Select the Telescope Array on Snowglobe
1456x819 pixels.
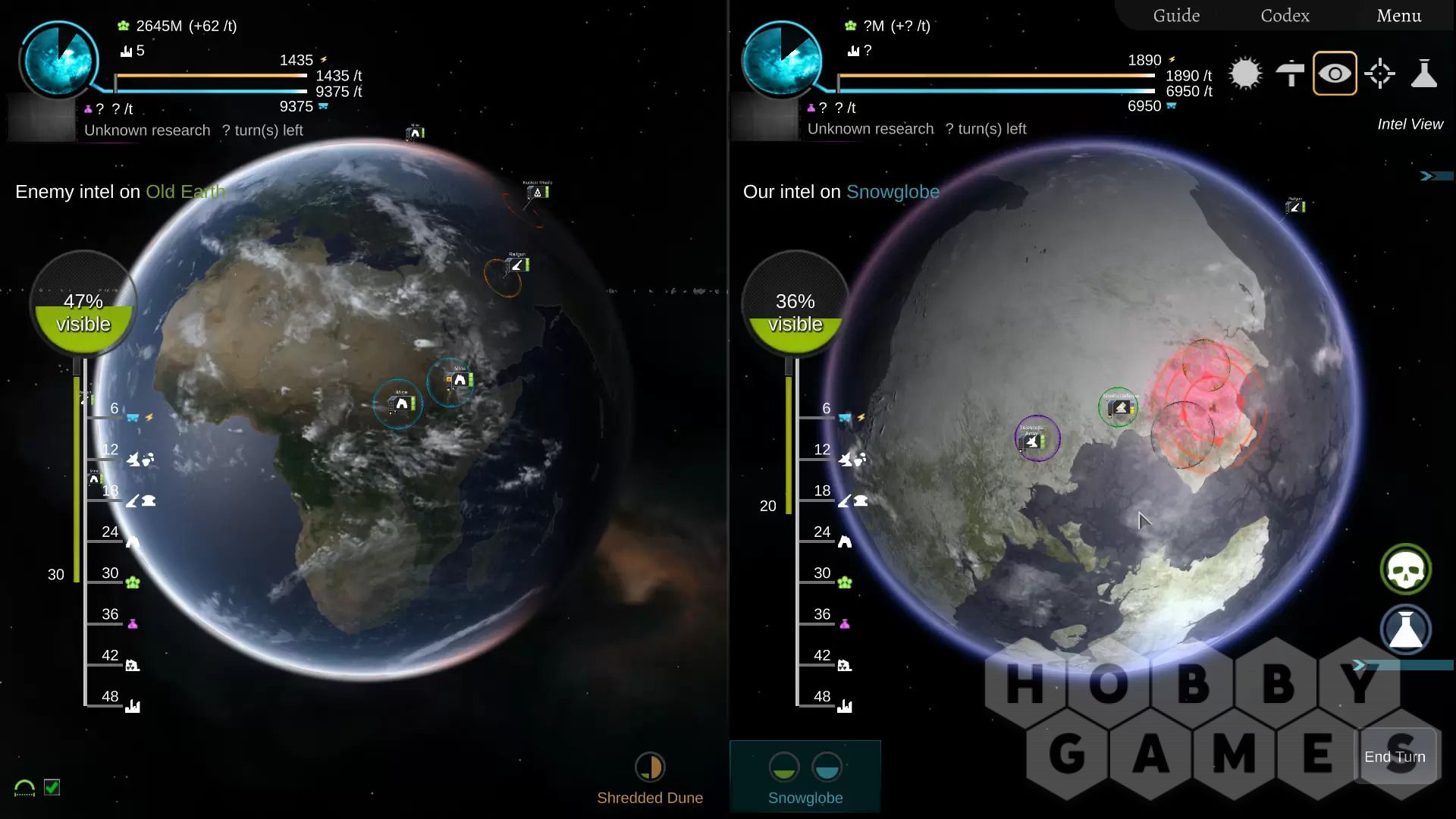click(1037, 438)
